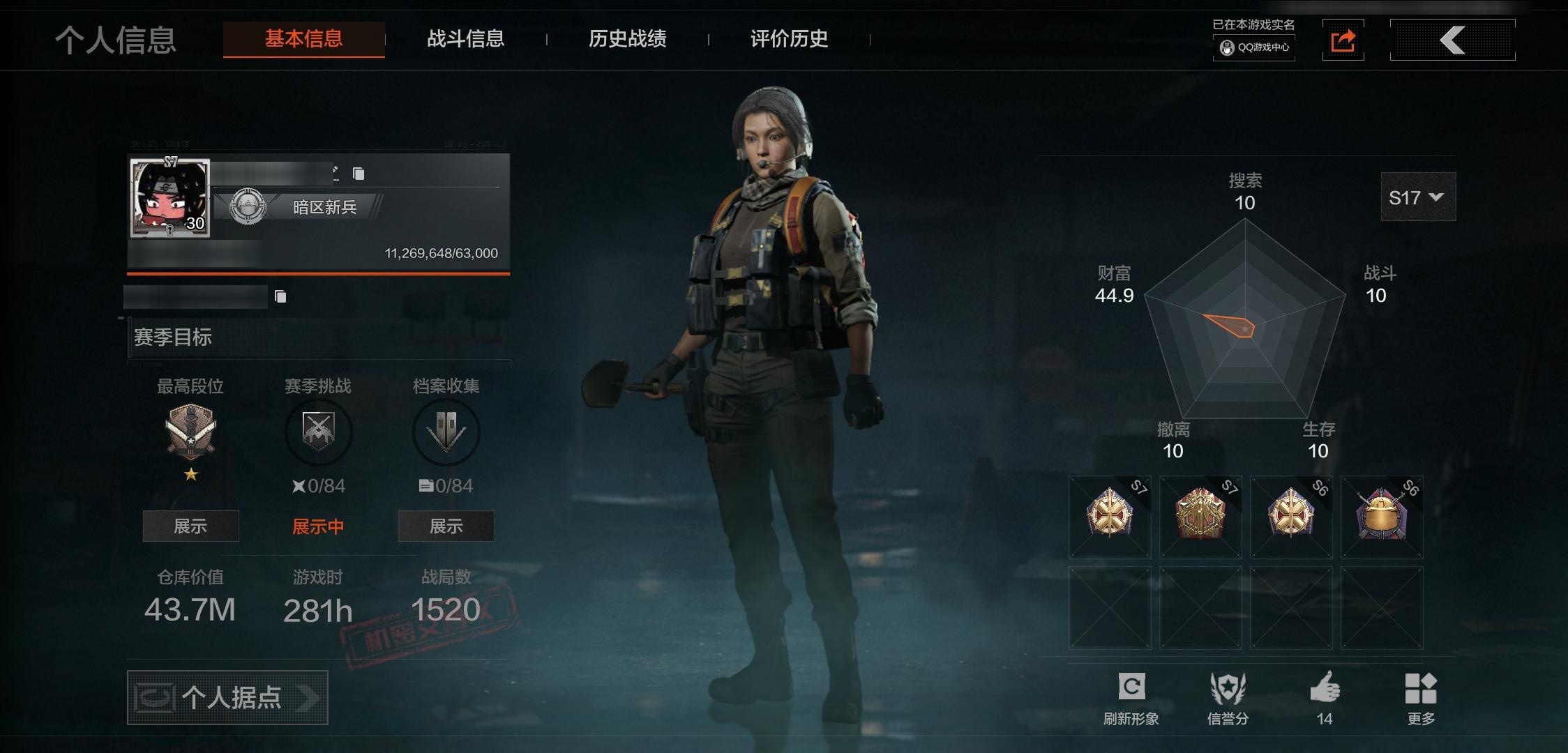Click the orange share icon
Viewport: 1568px width, 753px height.
click(1343, 40)
